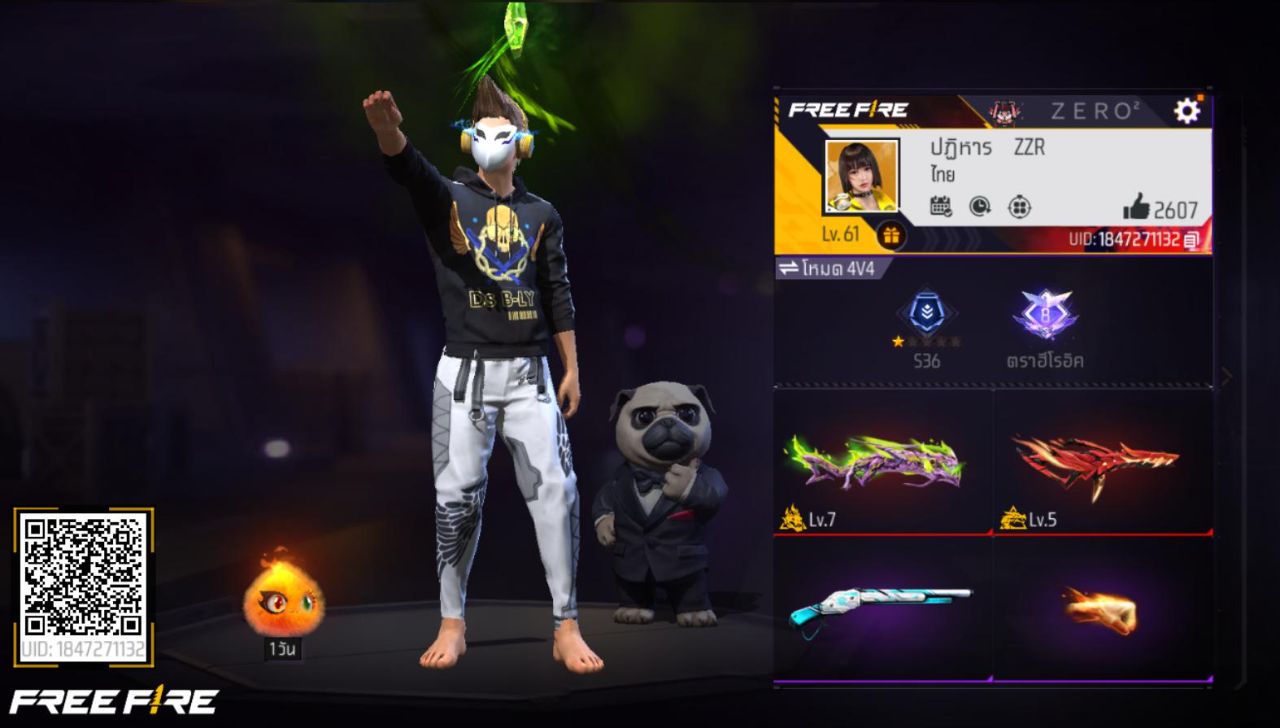Select the guild badge icon next to the clock
Screen dimensions: 1280x728
[x=1020, y=205]
